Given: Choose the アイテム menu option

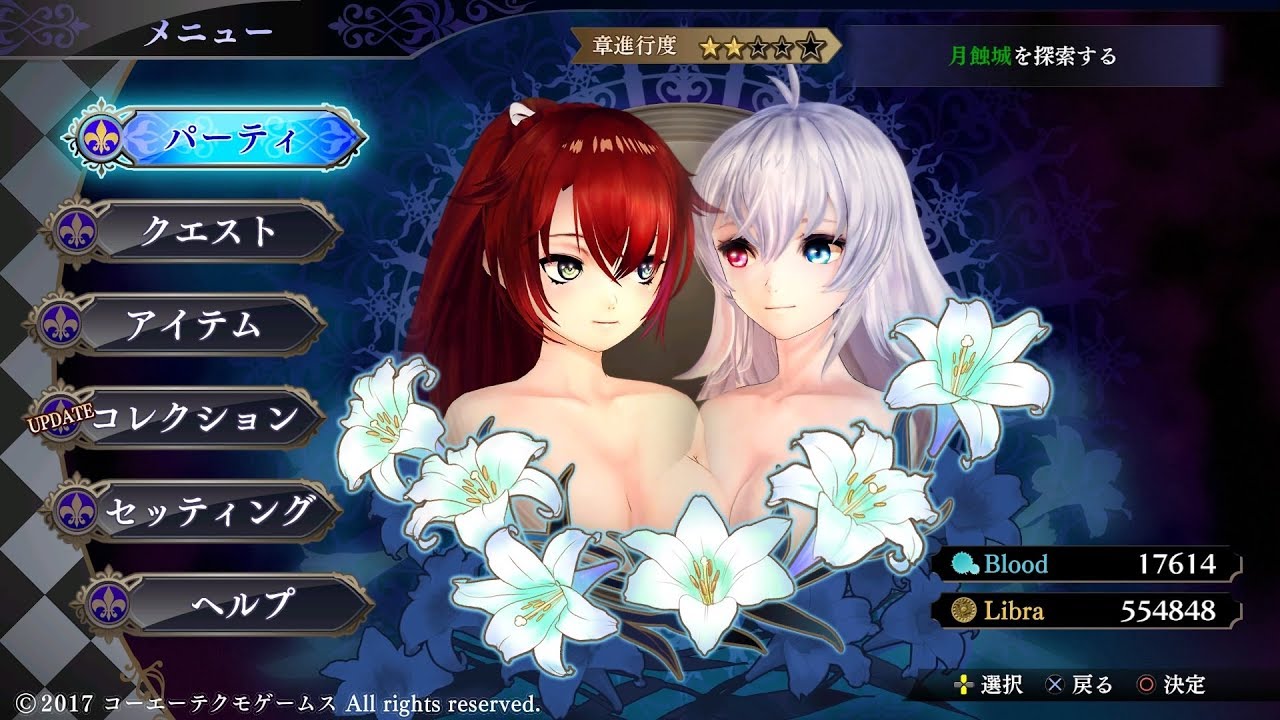Looking at the screenshot, I should pyautogui.click(x=193, y=324).
